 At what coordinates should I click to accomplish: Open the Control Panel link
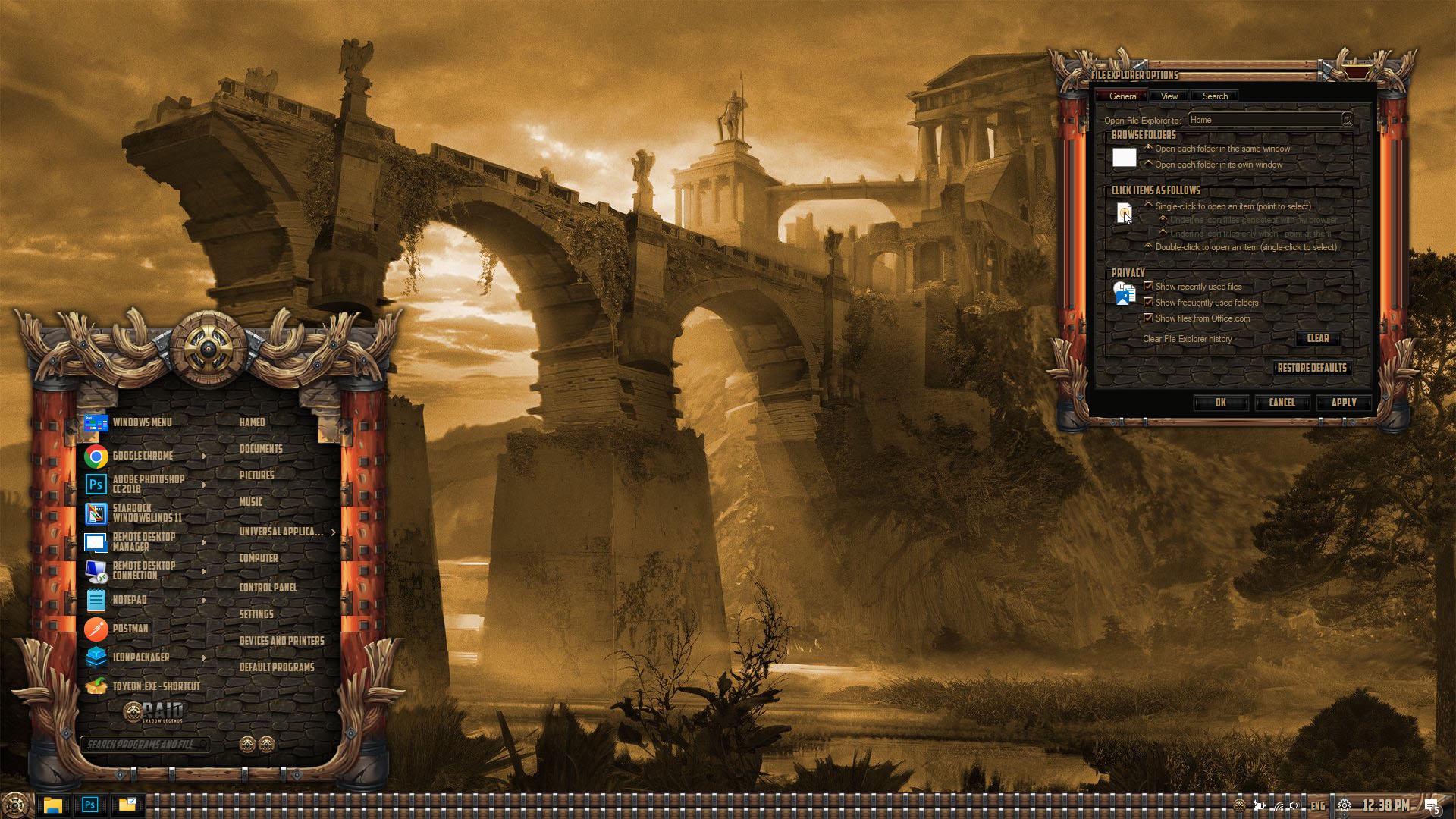pyautogui.click(x=268, y=588)
